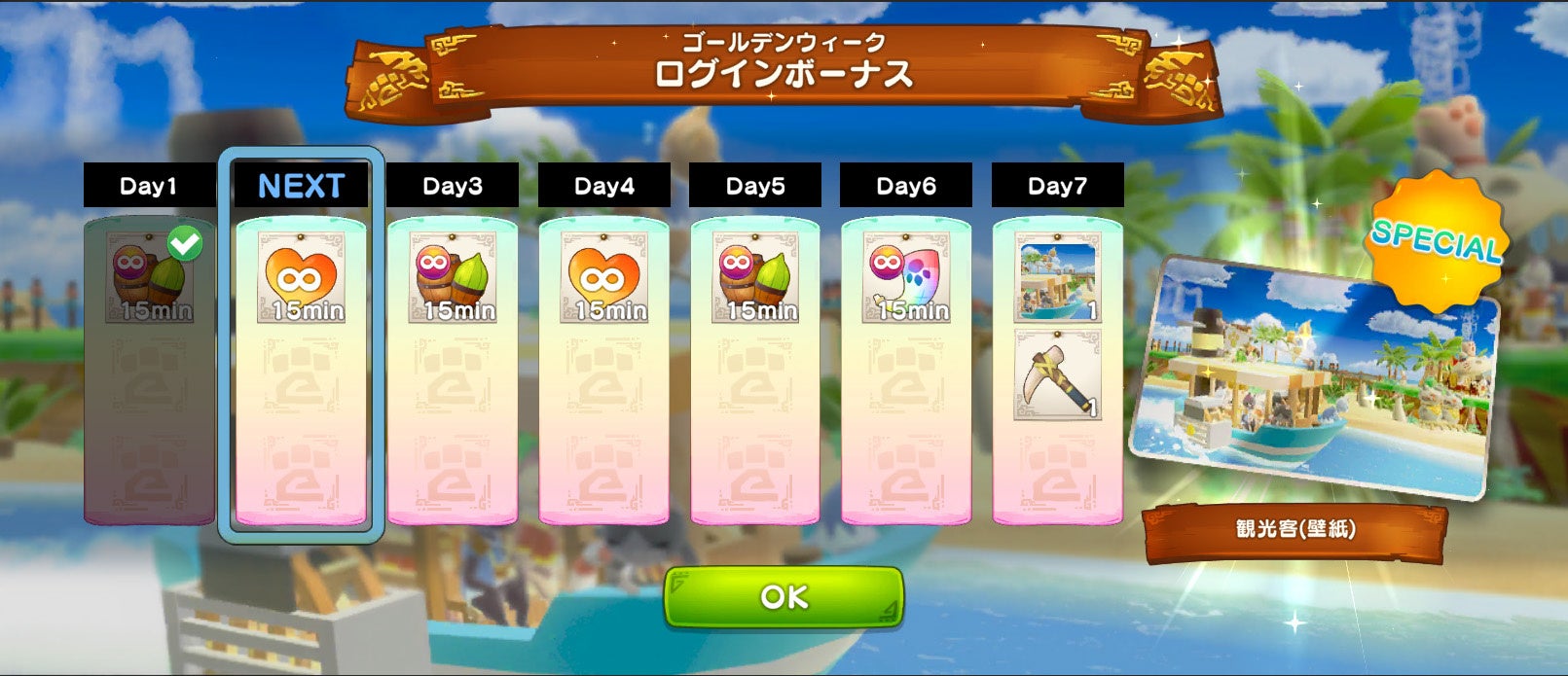Viewport: 1568px width, 676px height.
Task: Confirm with the green OK button
Action: [x=784, y=596]
